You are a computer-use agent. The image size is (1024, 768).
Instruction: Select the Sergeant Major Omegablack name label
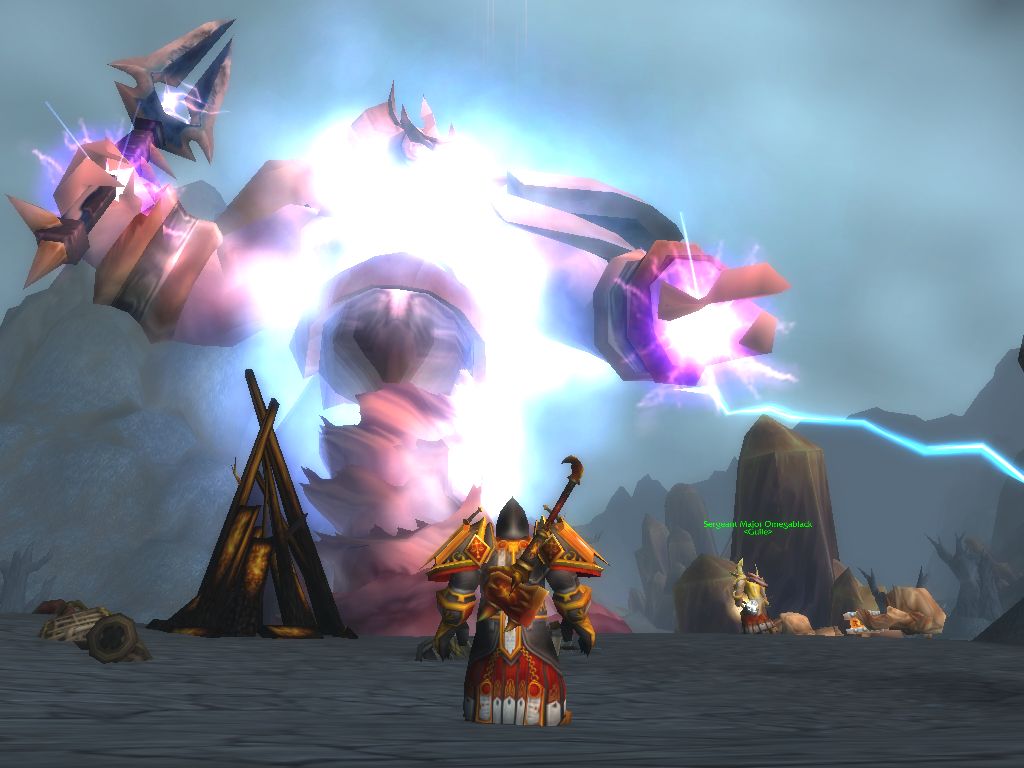tap(756, 524)
